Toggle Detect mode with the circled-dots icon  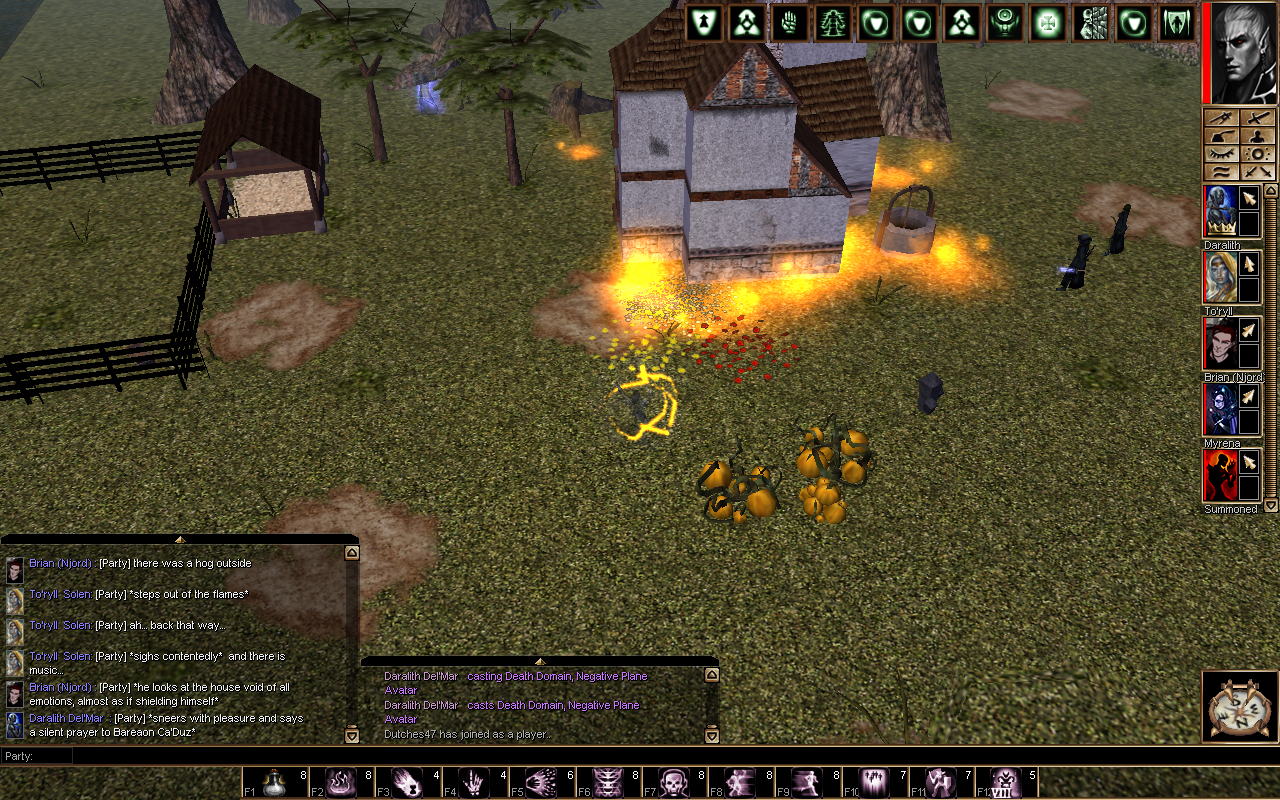click(1257, 155)
